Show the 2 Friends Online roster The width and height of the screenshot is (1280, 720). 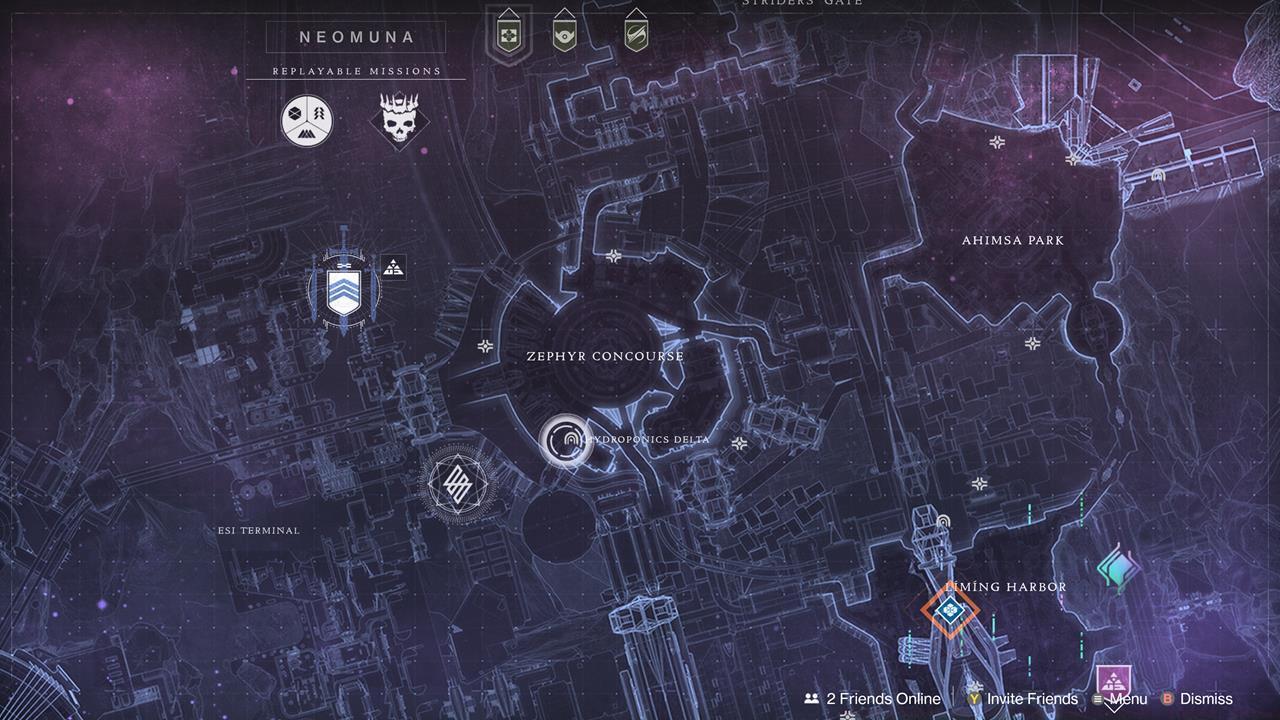pos(872,699)
